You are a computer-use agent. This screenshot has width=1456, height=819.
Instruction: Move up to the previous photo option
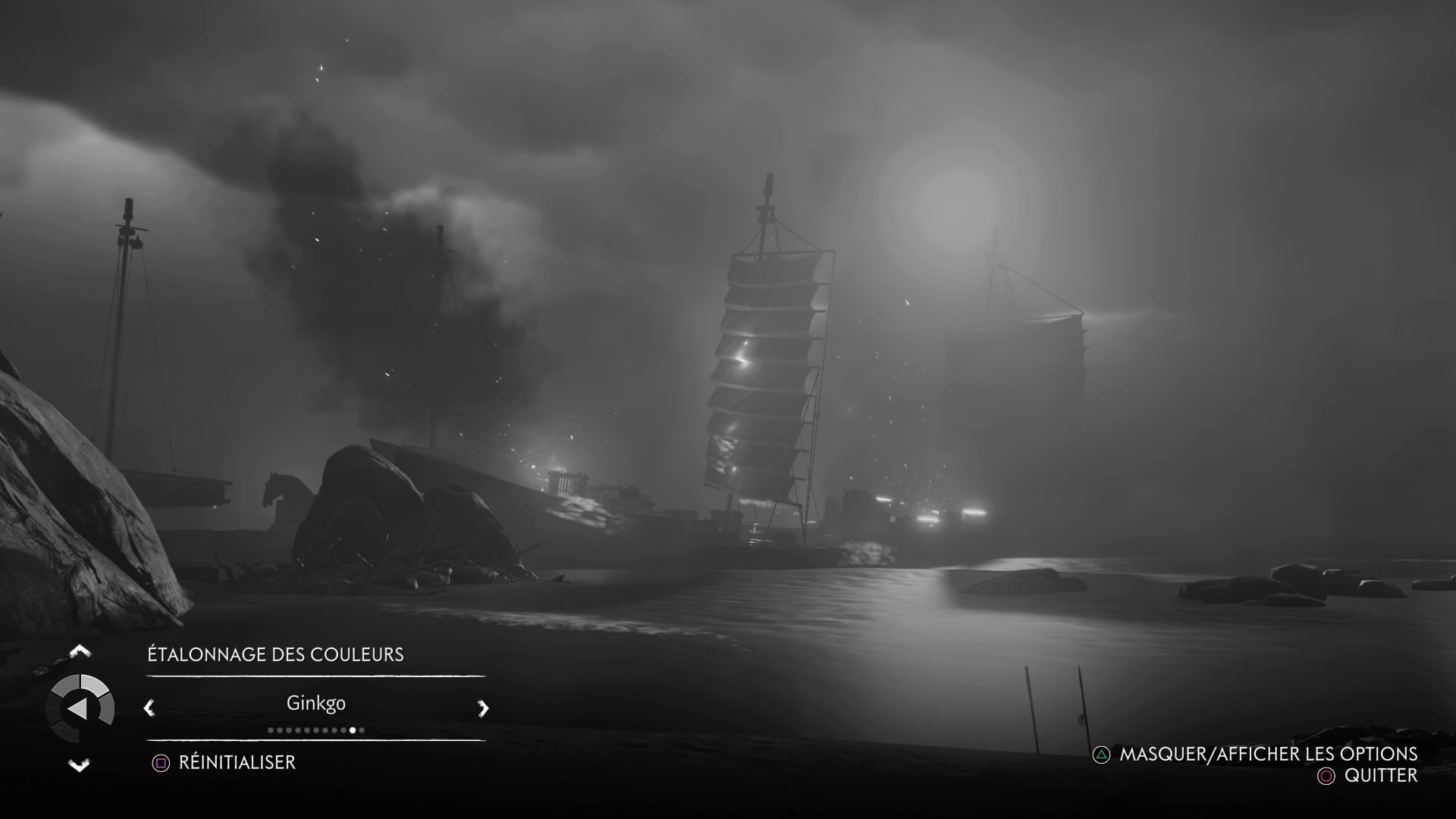point(80,651)
